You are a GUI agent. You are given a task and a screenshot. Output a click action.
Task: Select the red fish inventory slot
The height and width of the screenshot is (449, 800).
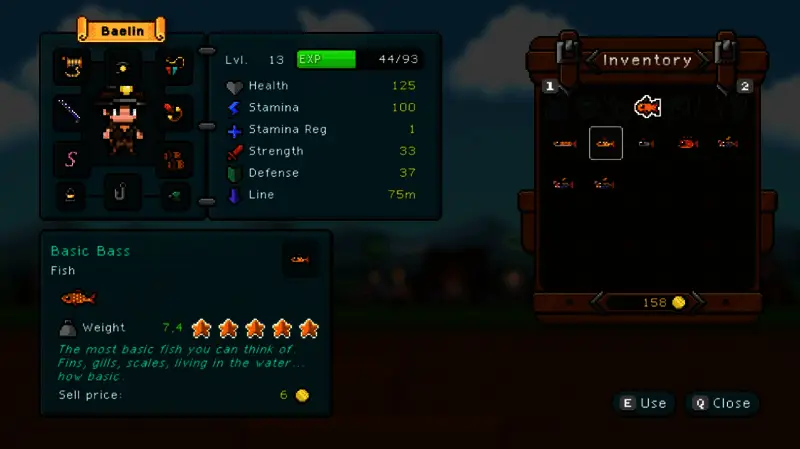[x=687, y=144]
